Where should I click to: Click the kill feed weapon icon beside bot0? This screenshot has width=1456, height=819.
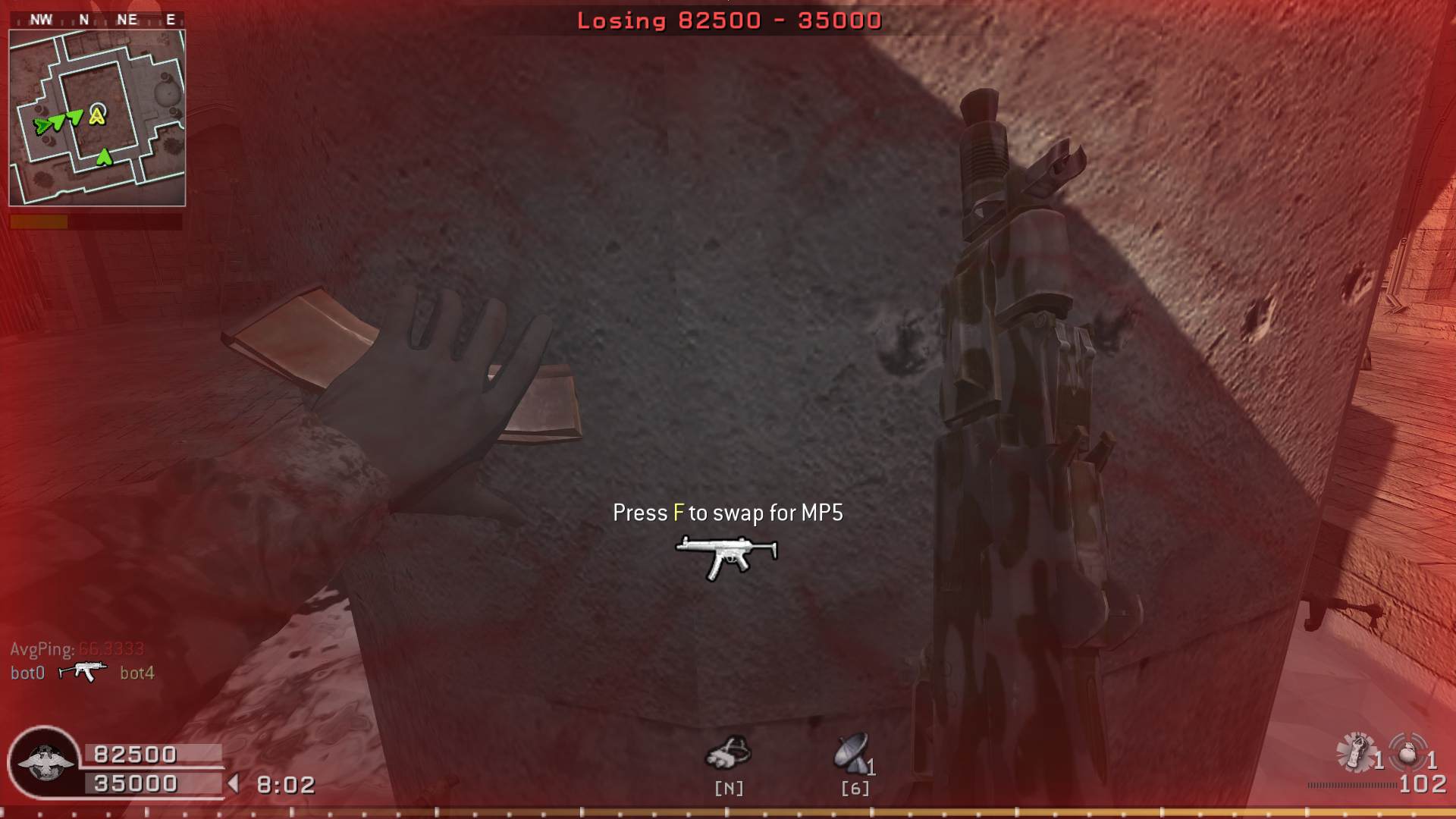83,671
